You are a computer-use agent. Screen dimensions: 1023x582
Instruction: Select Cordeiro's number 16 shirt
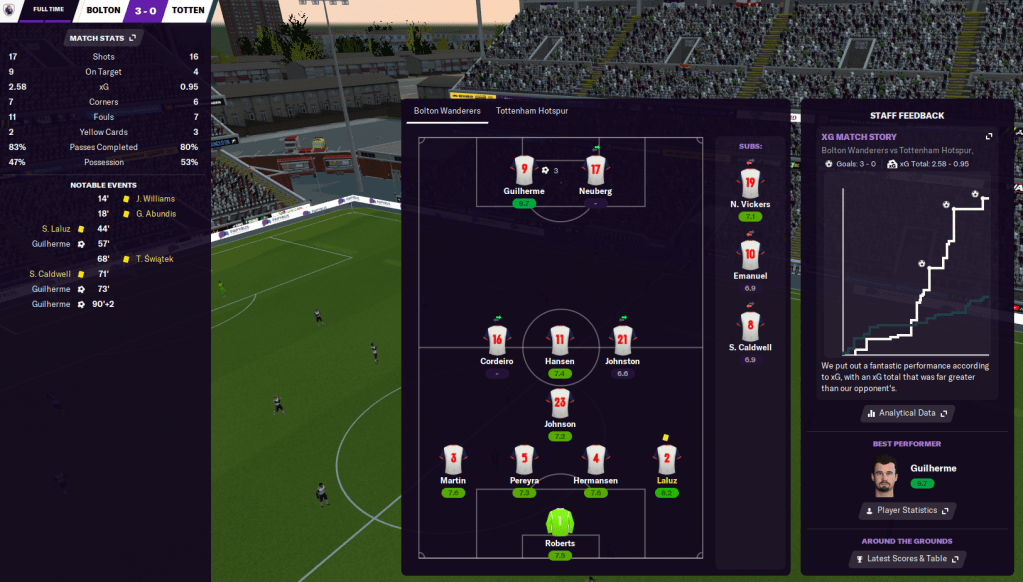coord(497,340)
